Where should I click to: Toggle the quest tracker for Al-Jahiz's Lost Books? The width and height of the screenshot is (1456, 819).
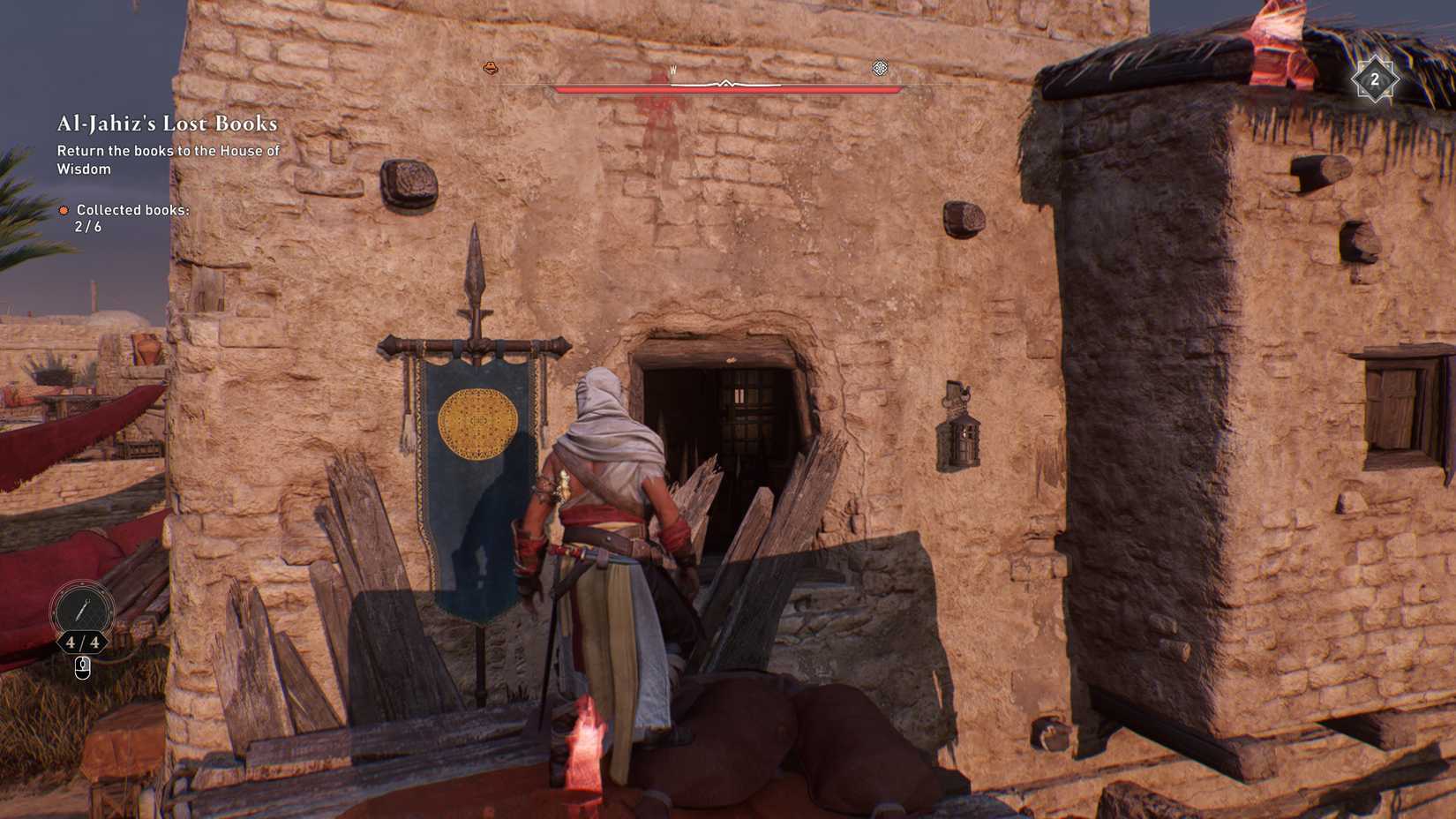click(166, 124)
